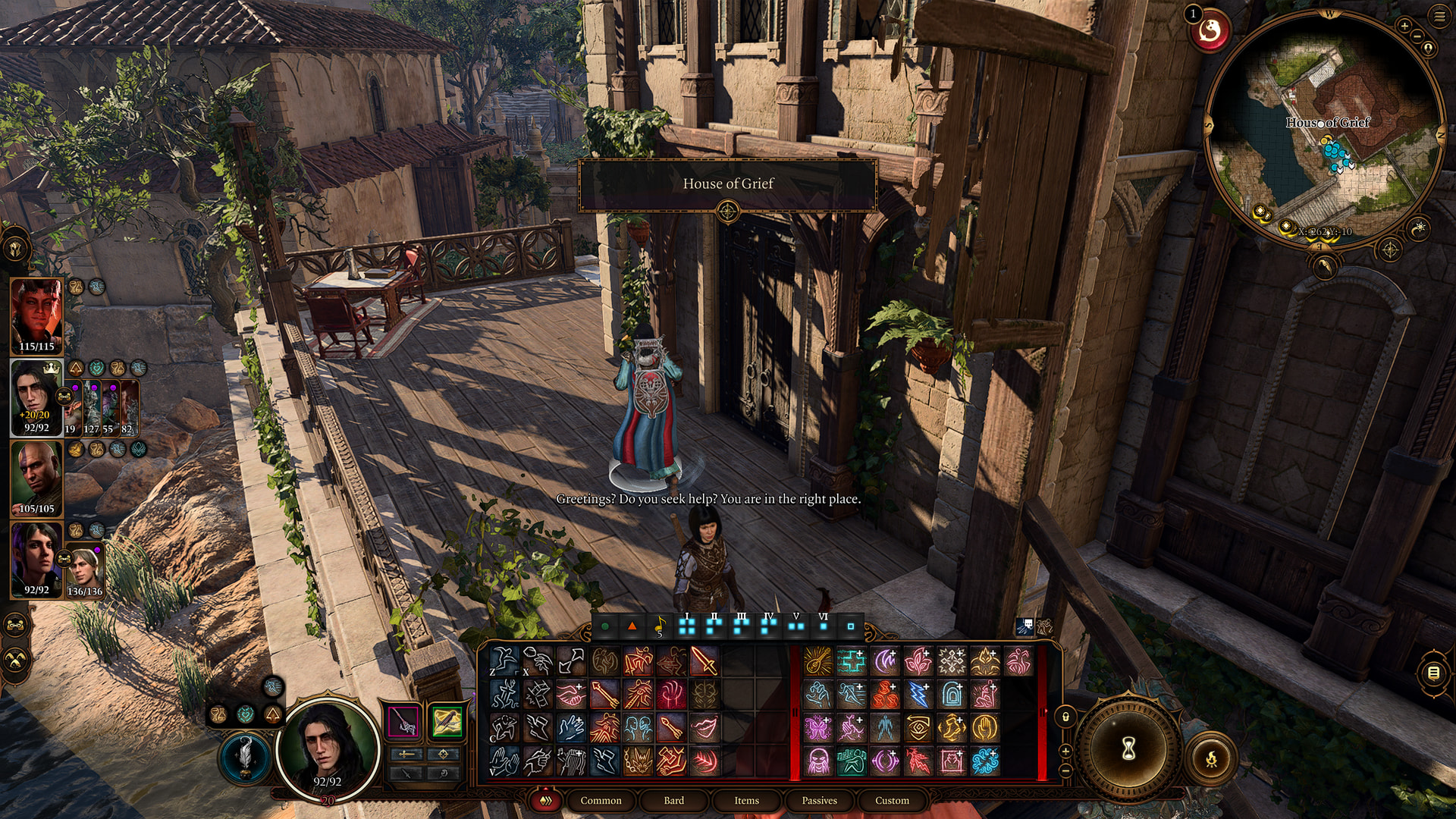1456x819 pixels.
Task: Select Karlach's red tiefling portrait
Action: click(36, 315)
